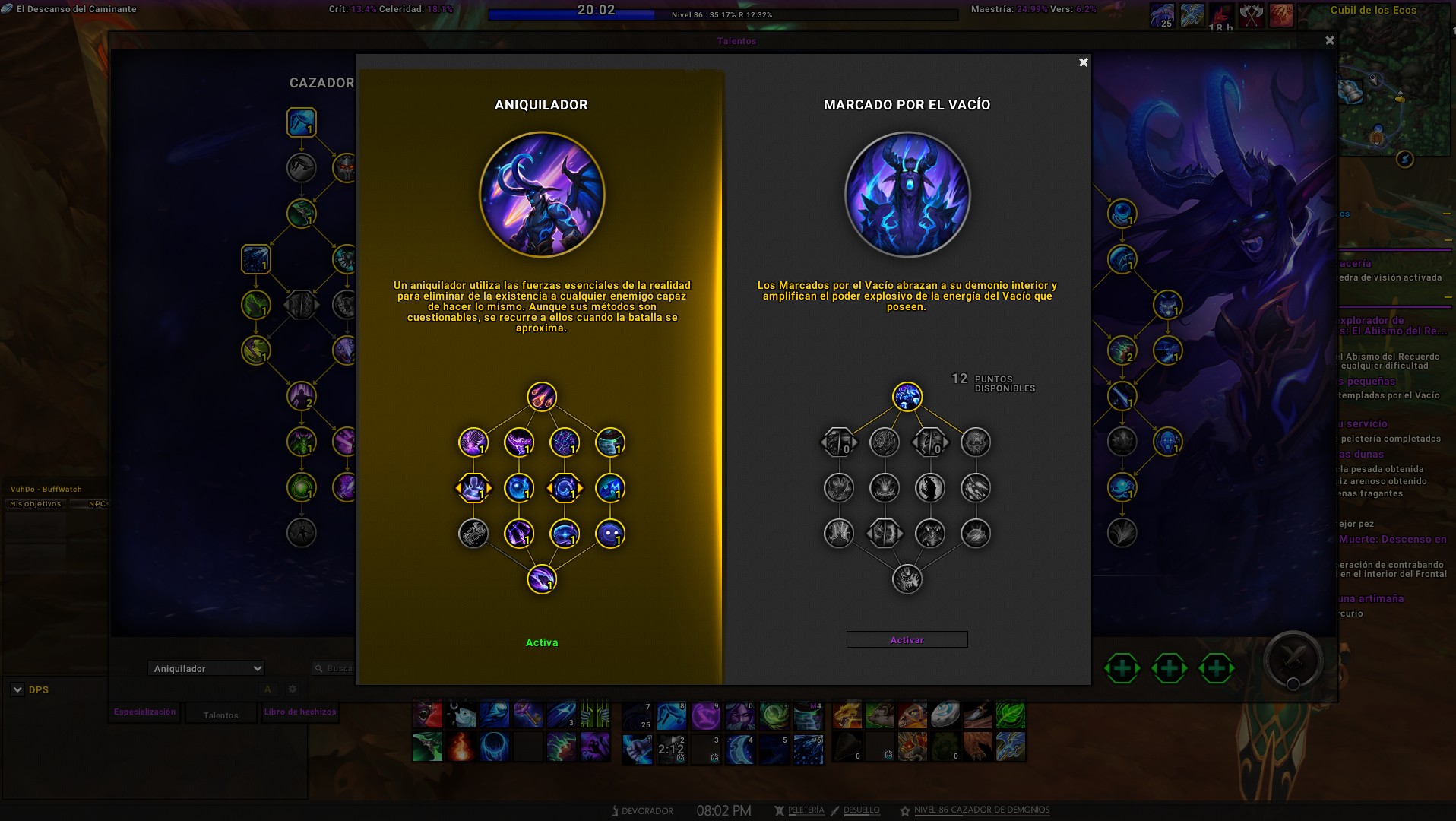Open the talent settings gear icon
1456x821 pixels.
pos(293,689)
